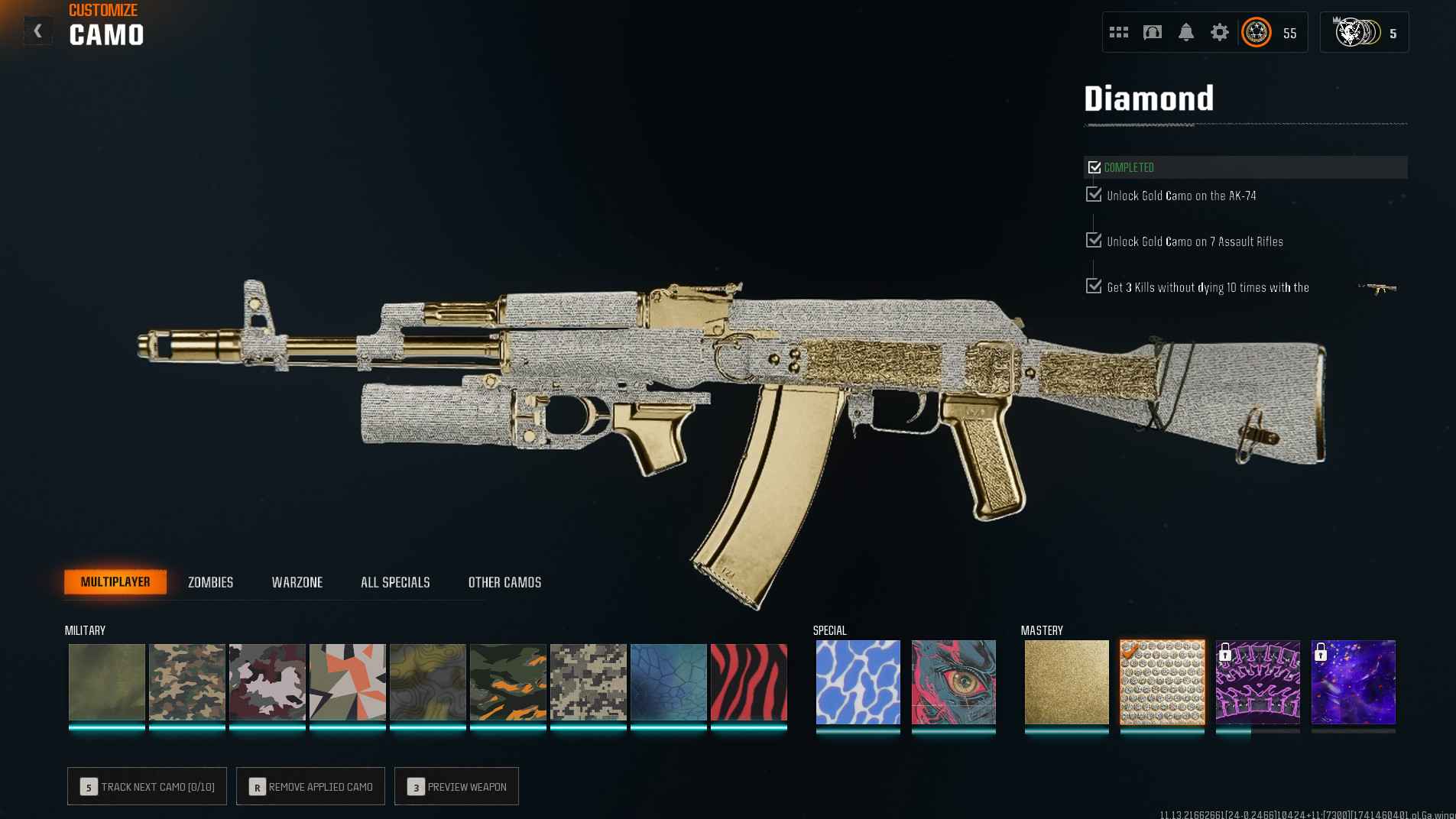Apply the red tiger stripe camo
Viewport: 1456px width, 819px height.
coord(748,682)
